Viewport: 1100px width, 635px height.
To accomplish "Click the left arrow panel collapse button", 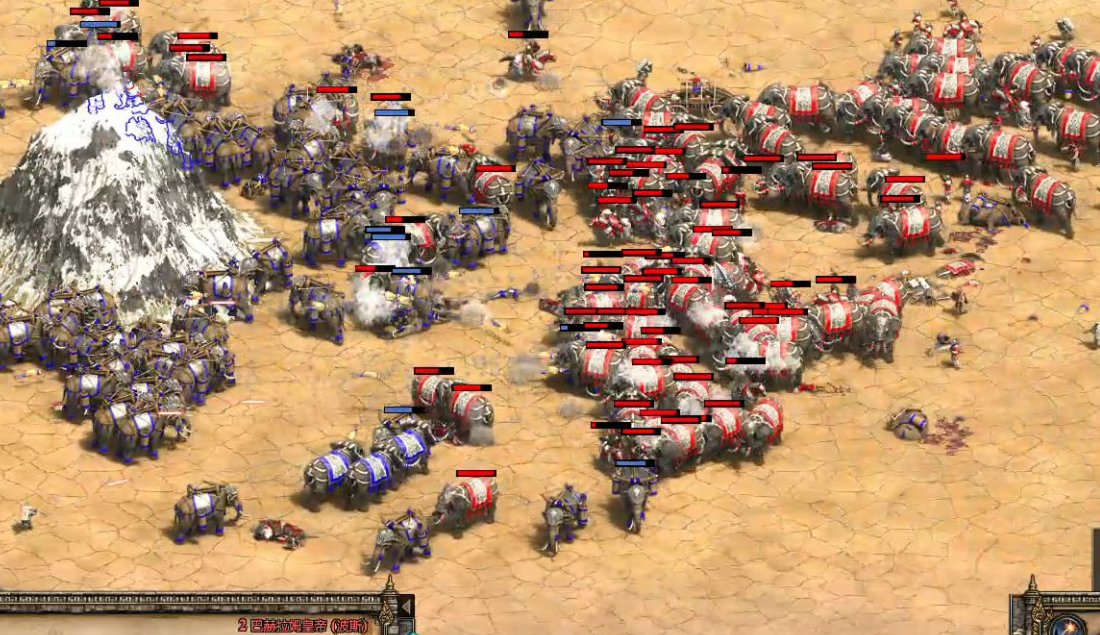I will pos(406,606).
